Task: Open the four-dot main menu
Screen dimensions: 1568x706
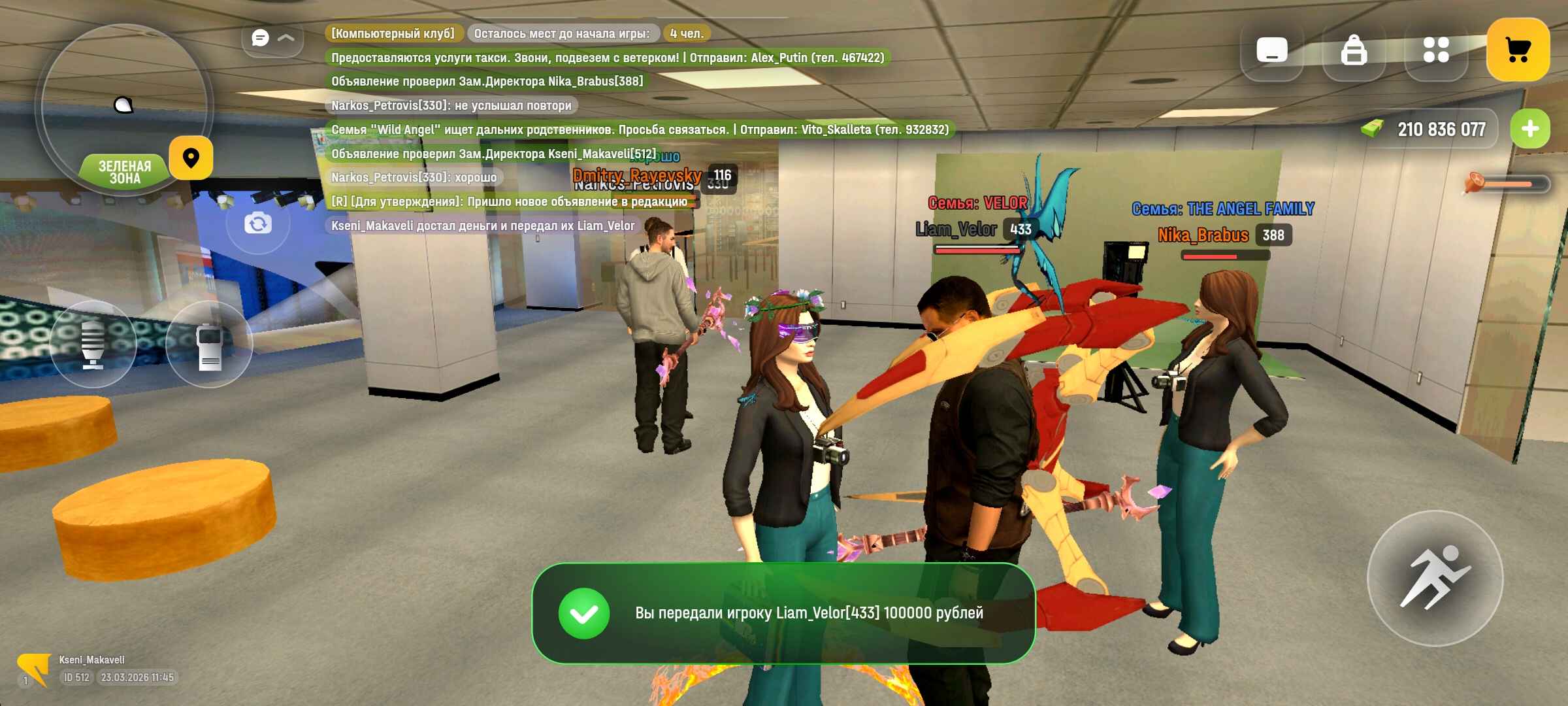Action: 1436,50
